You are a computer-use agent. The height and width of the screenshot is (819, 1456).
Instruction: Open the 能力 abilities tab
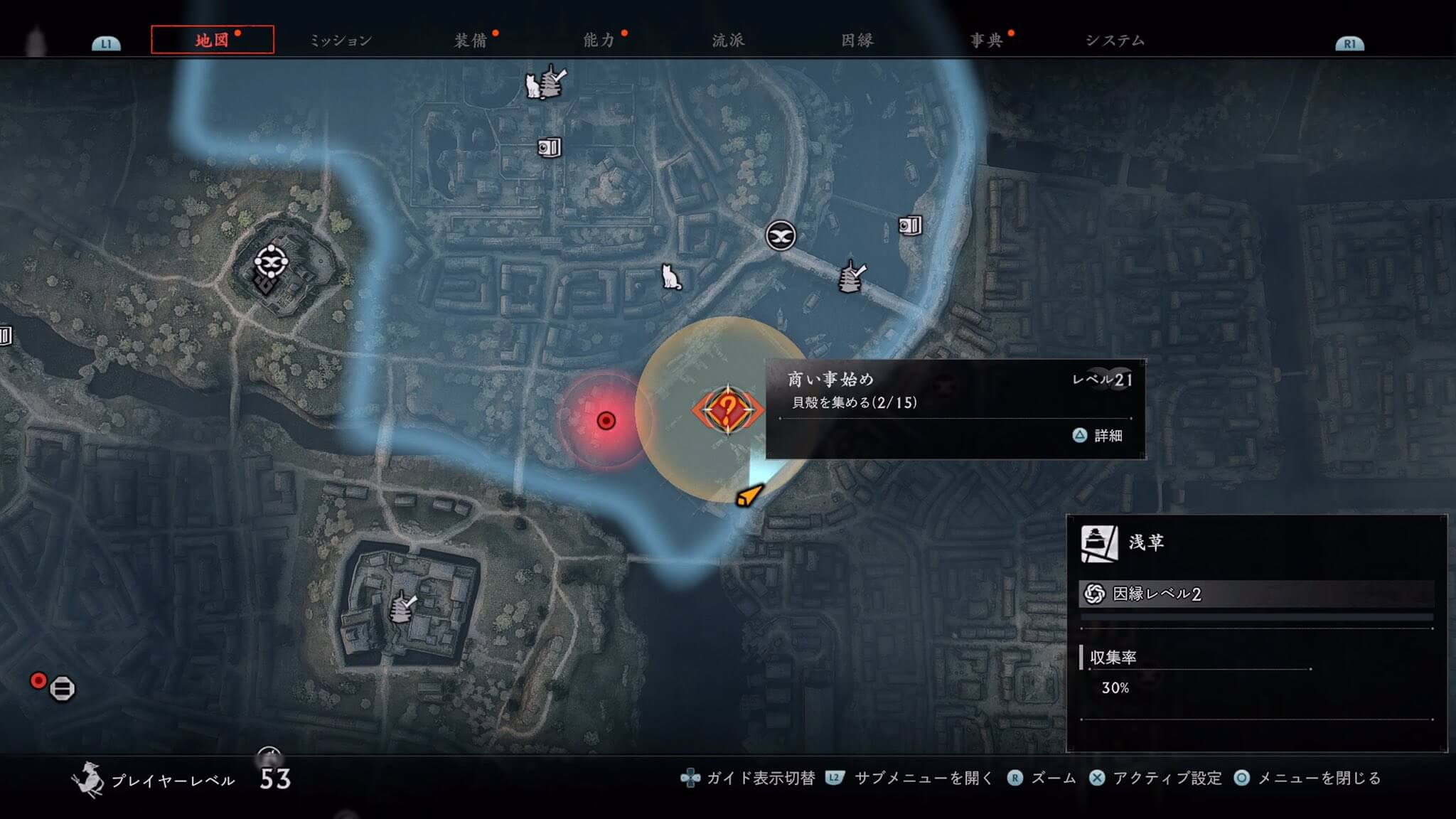pyautogui.click(x=599, y=41)
